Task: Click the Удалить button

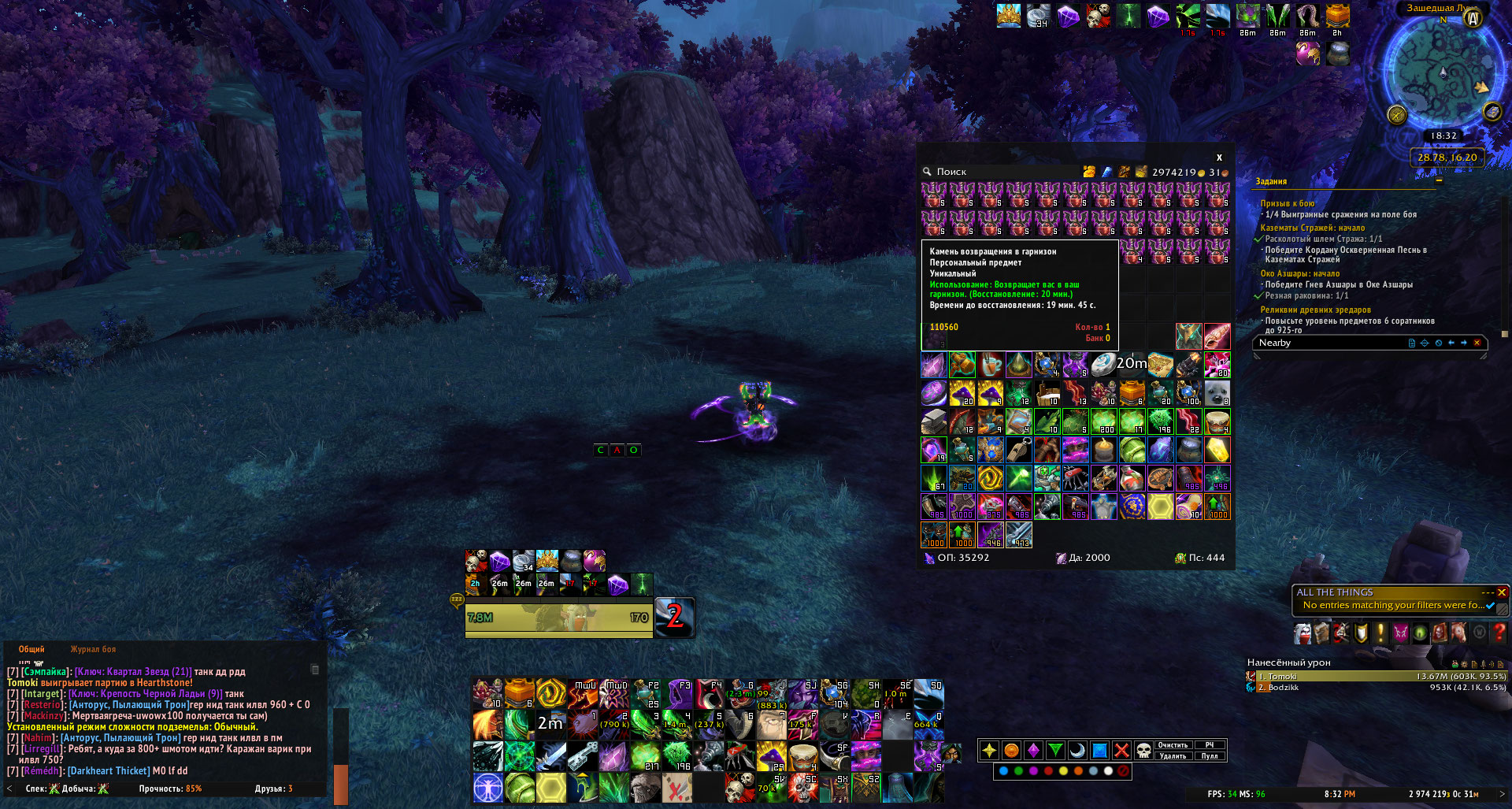Action: pyautogui.click(x=1173, y=756)
